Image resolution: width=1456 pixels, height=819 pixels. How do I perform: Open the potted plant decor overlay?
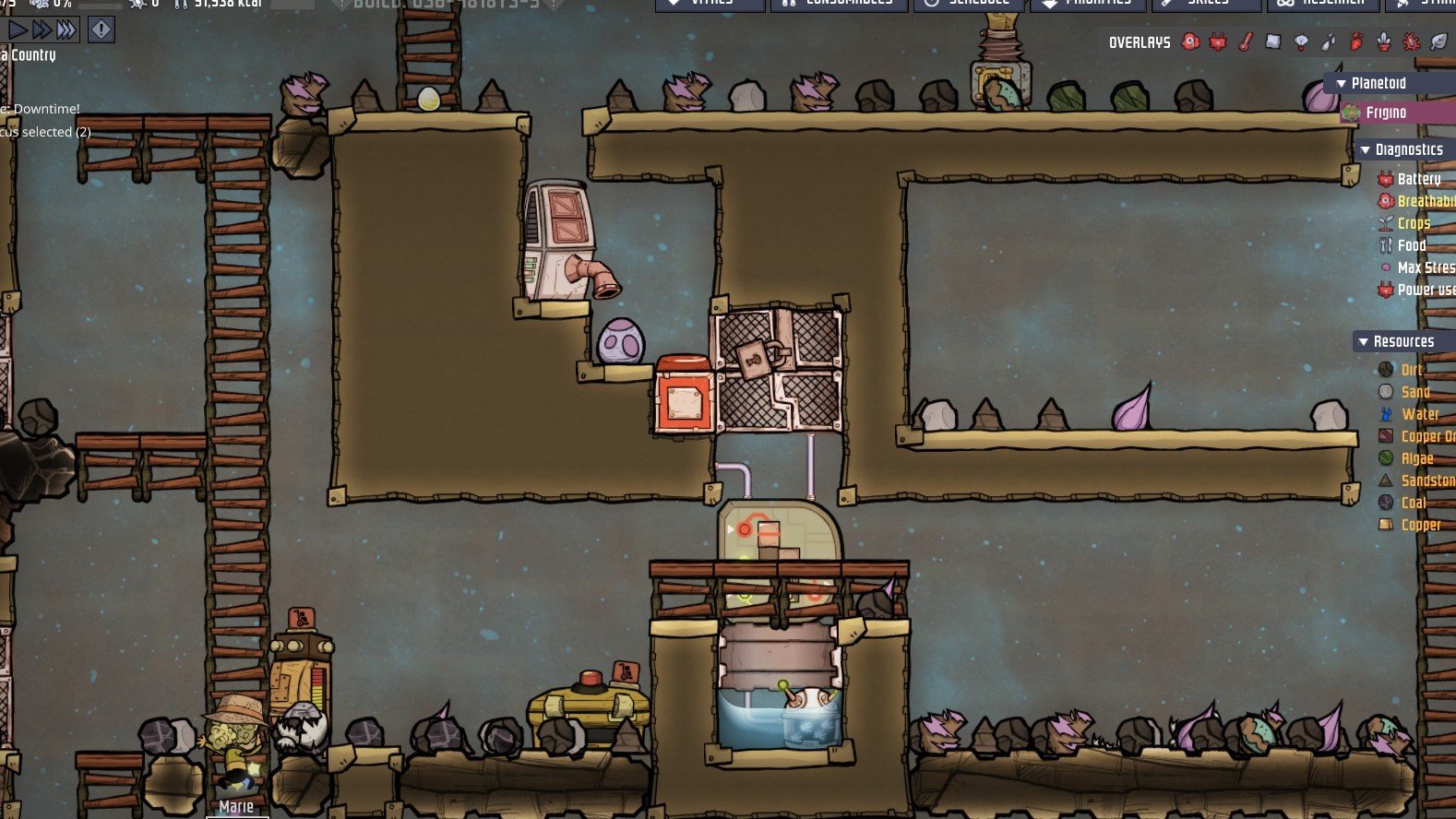click(x=1383, y=42)
